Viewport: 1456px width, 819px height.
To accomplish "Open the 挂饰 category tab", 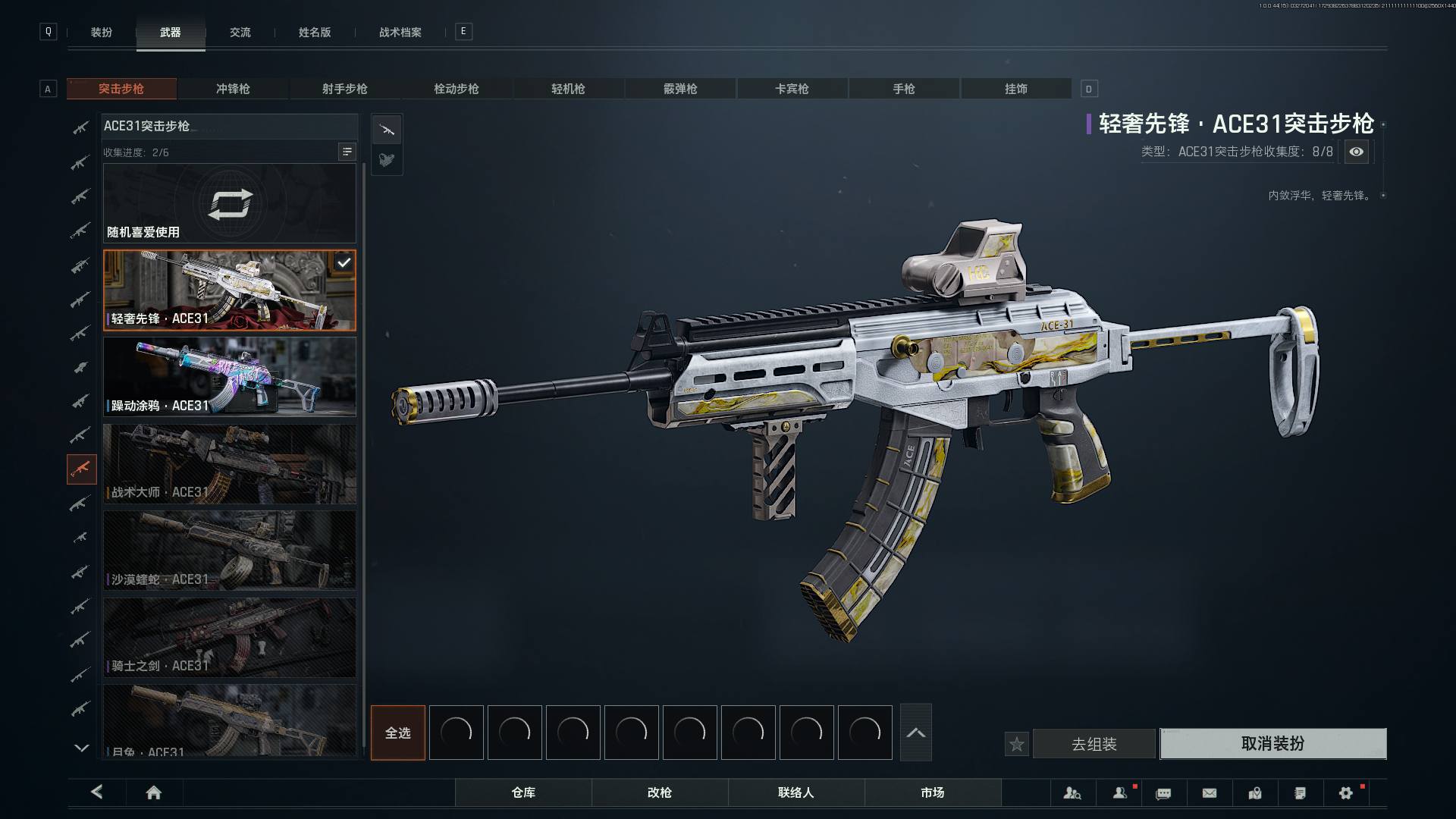I will [x=1015, y=89].
